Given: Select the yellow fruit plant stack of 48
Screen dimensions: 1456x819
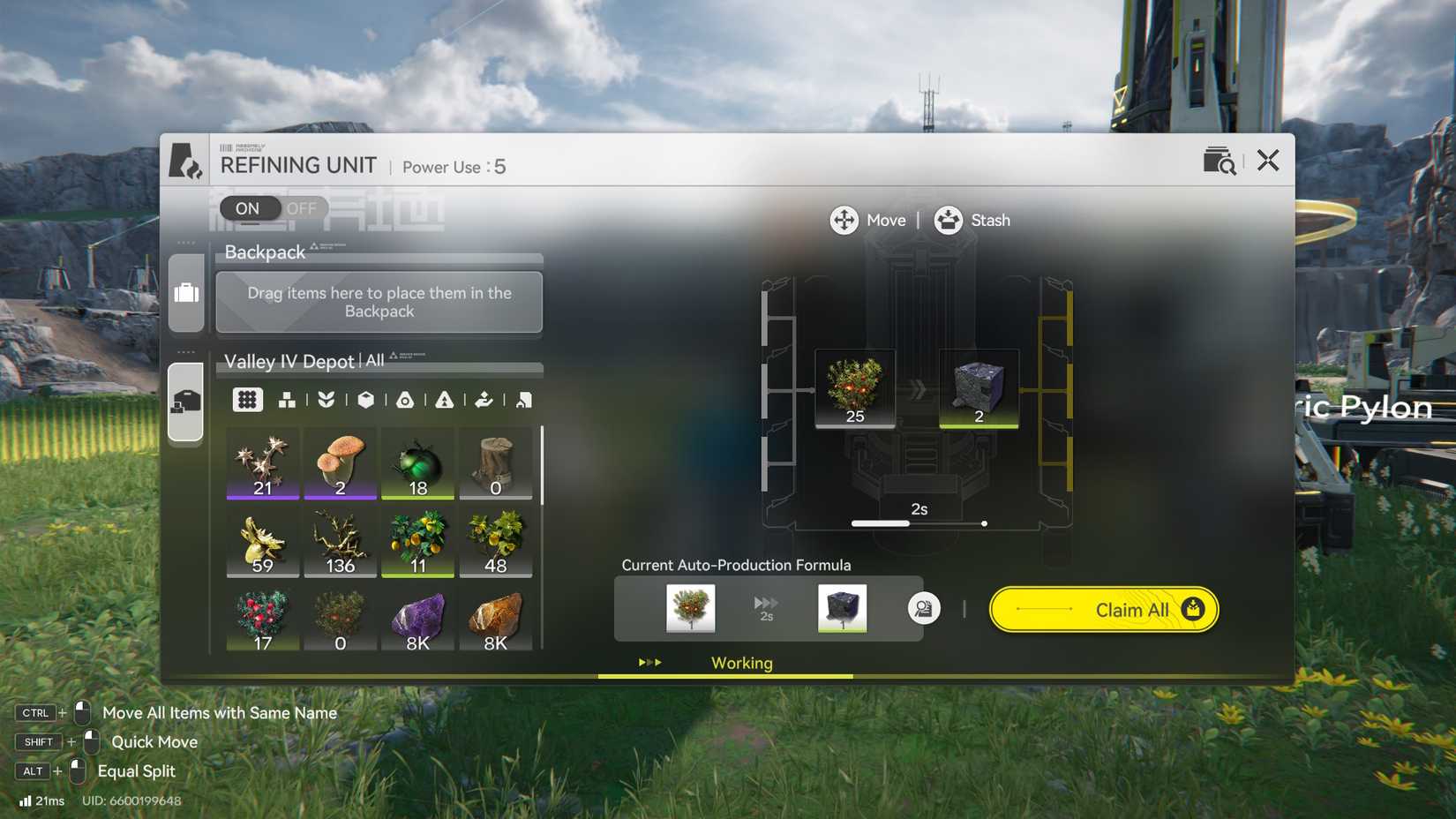Looking at the screenshot, I should 495,541.
